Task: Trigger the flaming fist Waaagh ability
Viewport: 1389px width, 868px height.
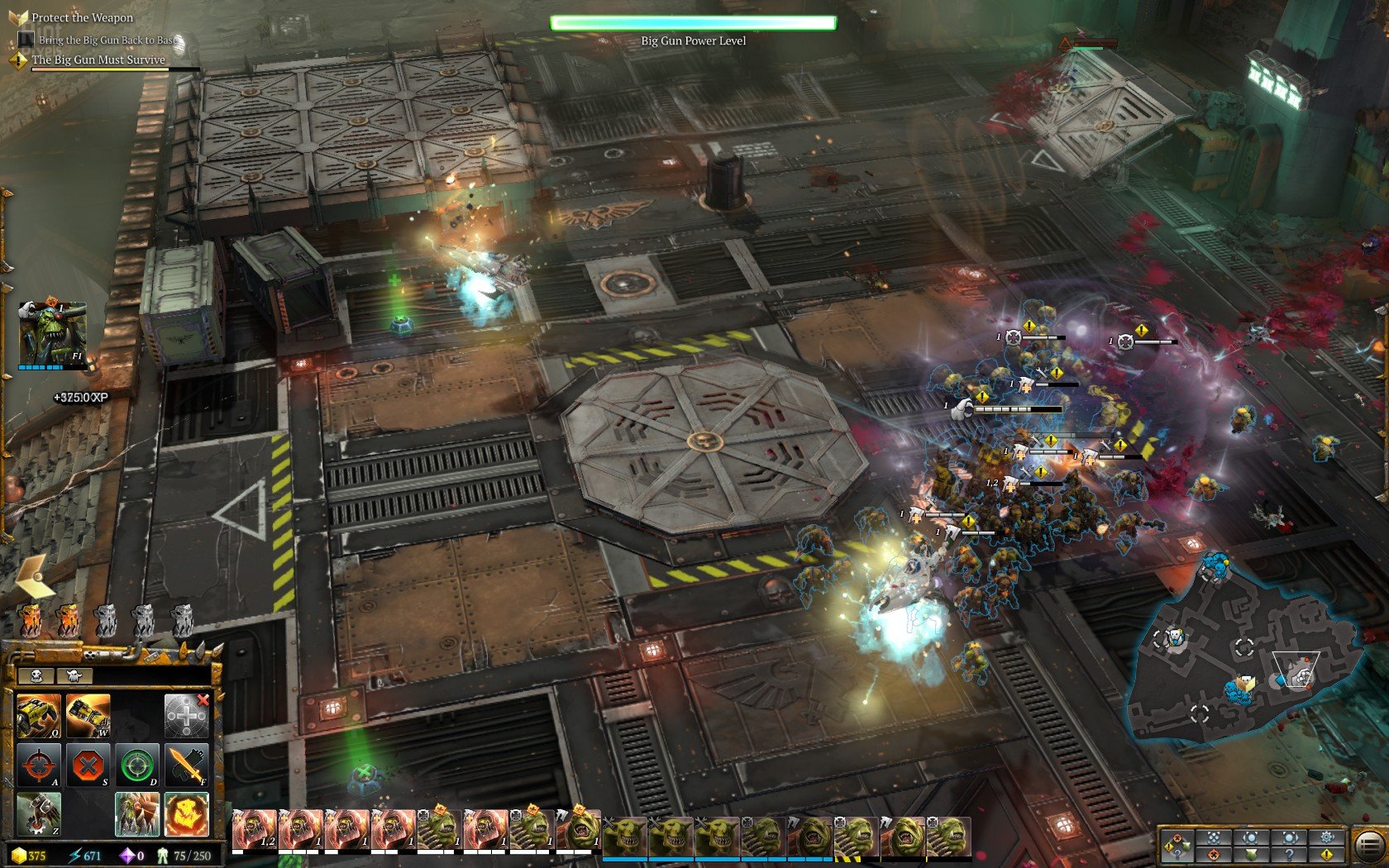Action: pyautogui.click(x=186, y=813)
